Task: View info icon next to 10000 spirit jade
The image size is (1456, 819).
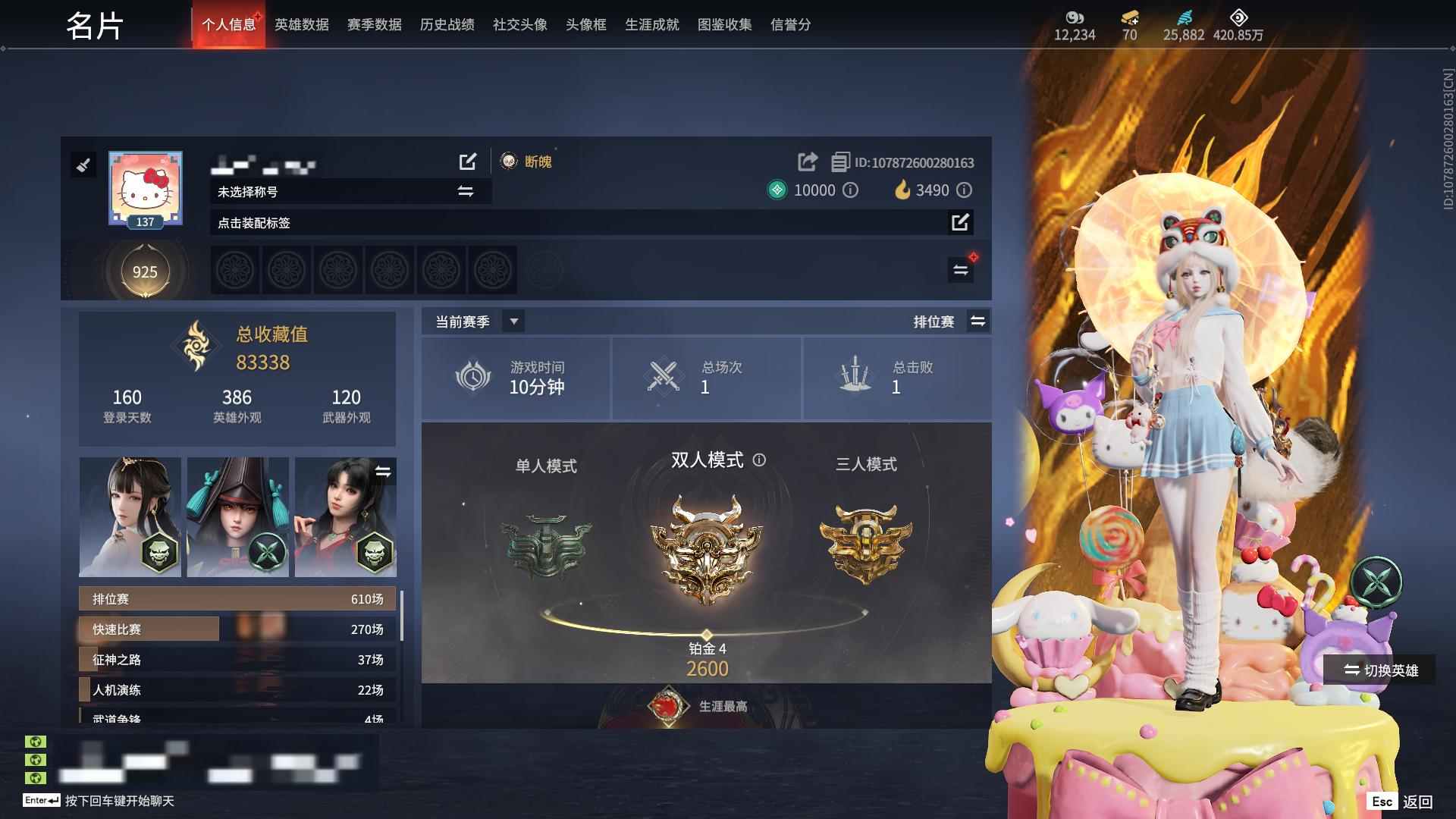Action: pyautogui.click(x=852, y=190)
